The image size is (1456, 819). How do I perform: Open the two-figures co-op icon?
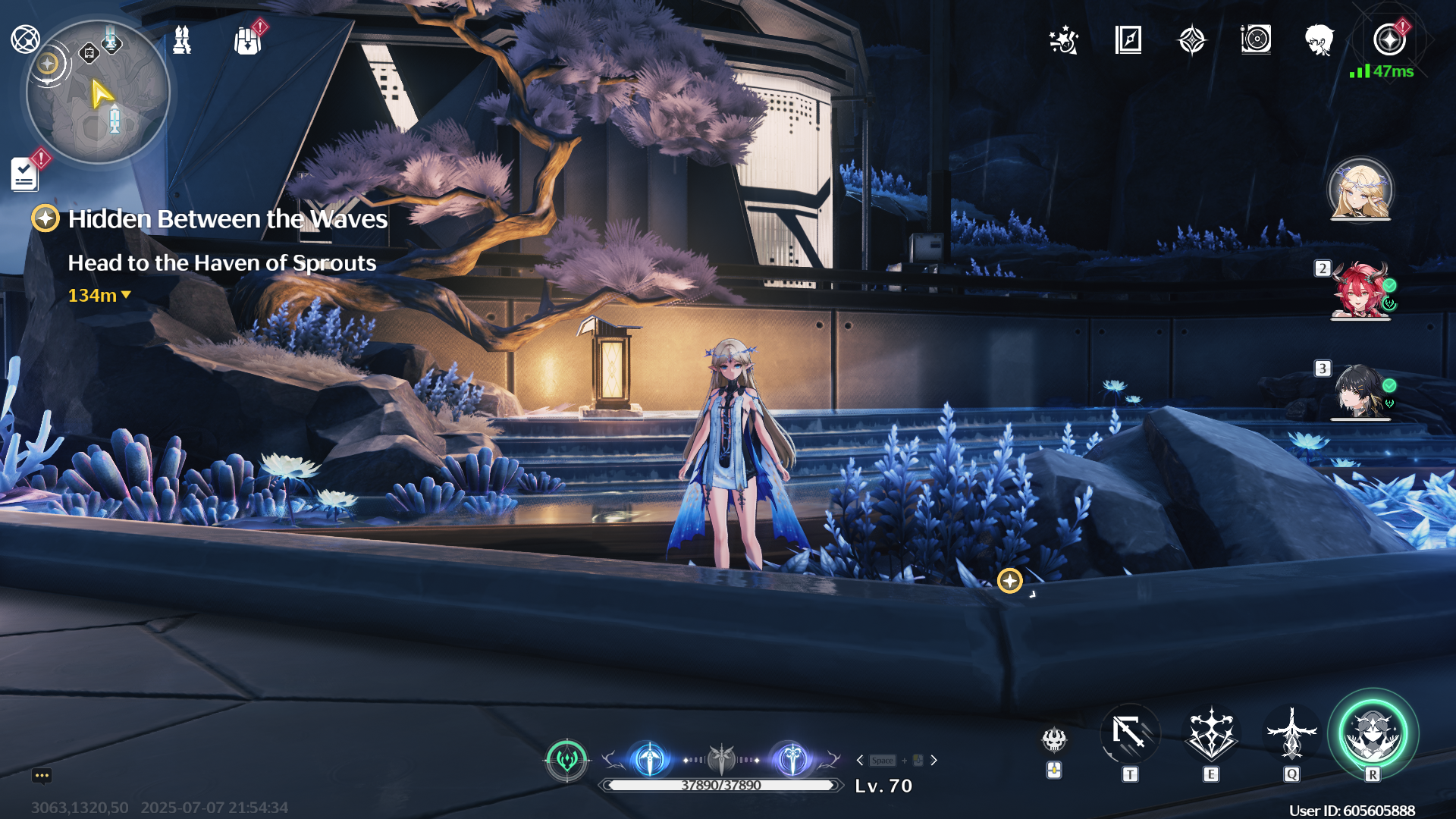coord(182,40)
